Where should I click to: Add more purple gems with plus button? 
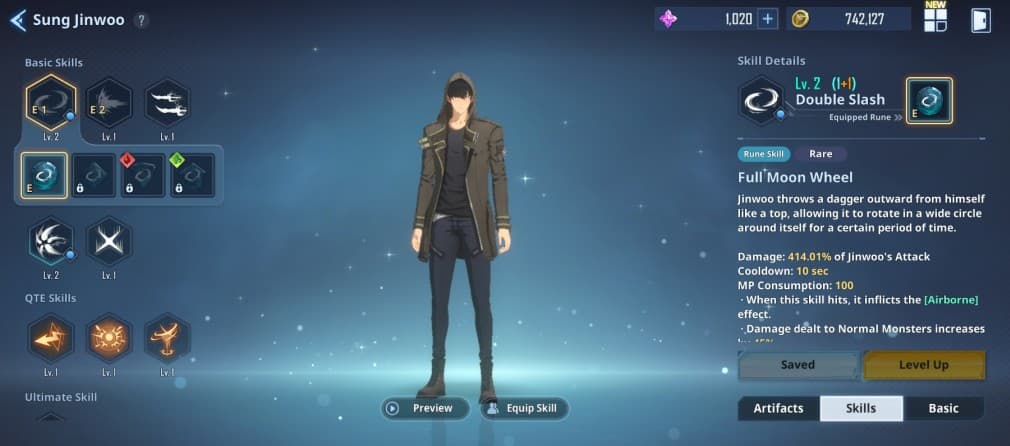[x=767, y=19]
